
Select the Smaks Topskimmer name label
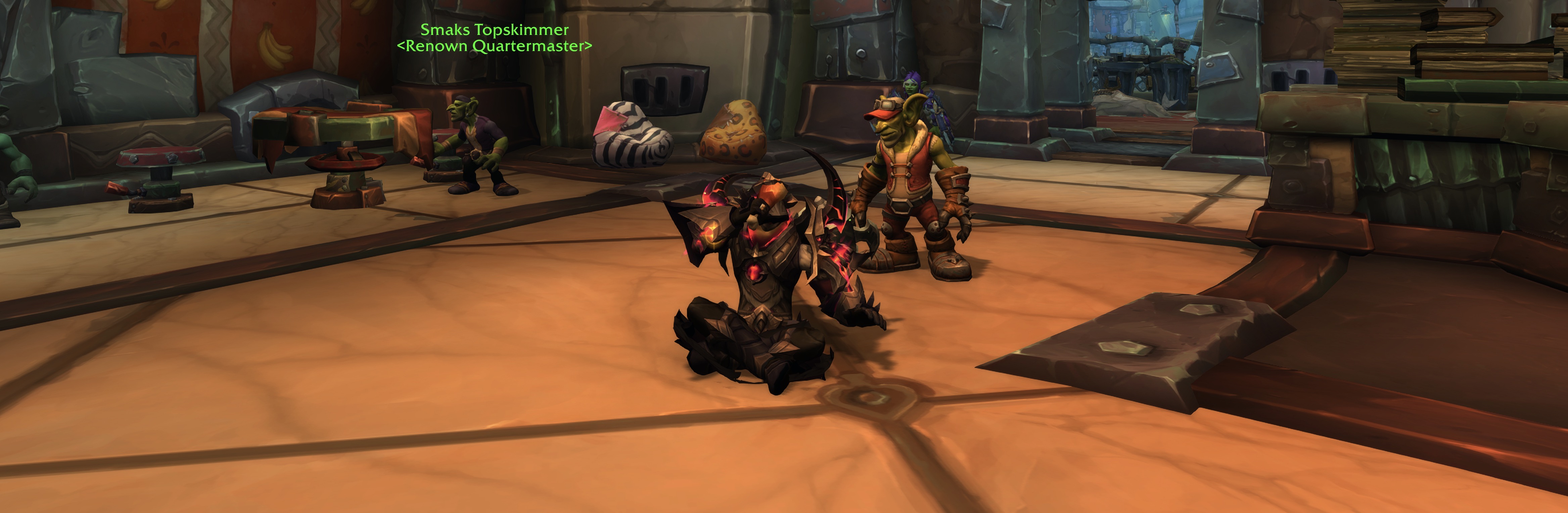494,30
